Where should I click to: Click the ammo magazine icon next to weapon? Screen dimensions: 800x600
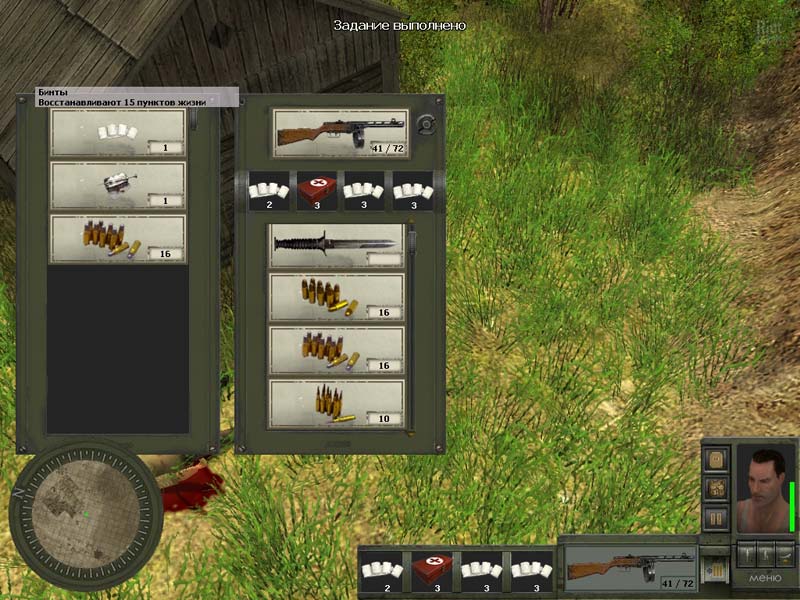(x=714, y=568)
